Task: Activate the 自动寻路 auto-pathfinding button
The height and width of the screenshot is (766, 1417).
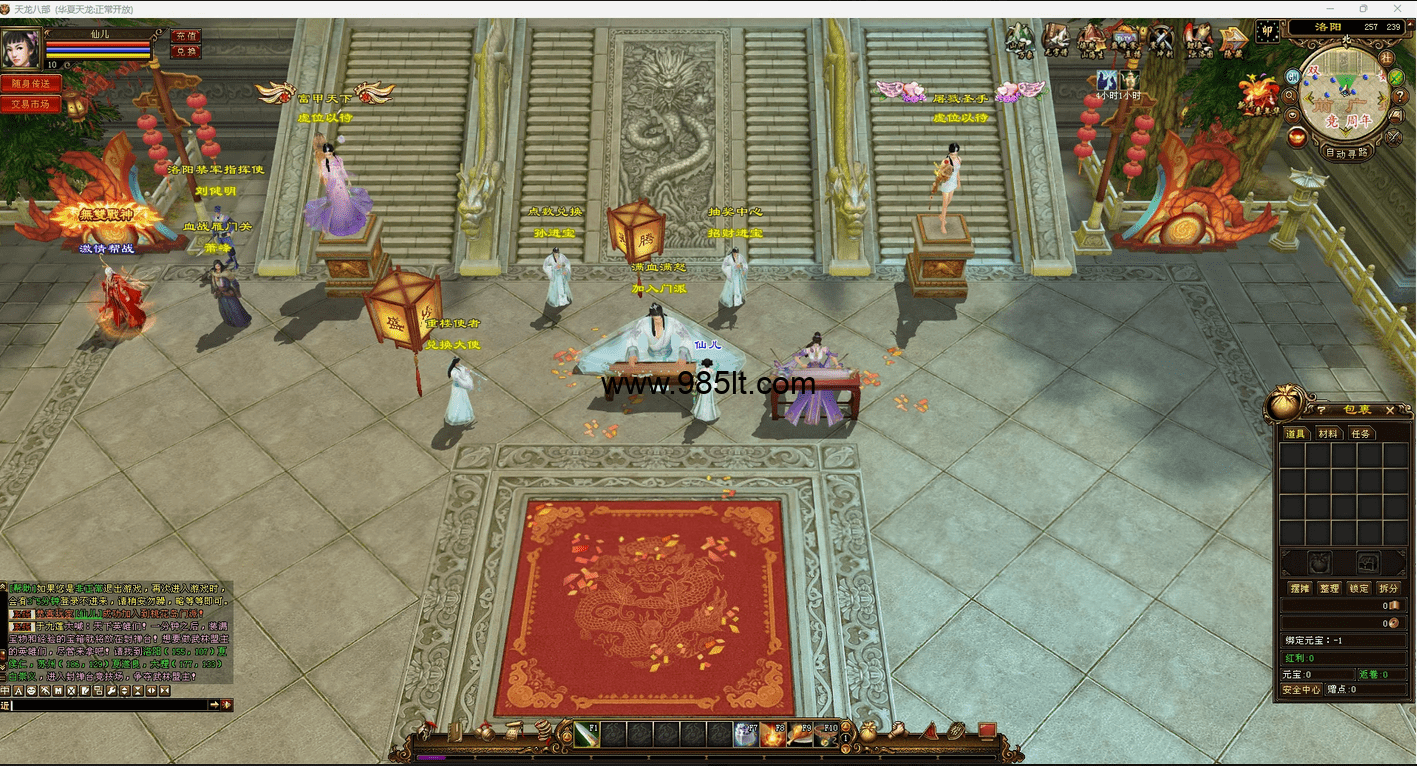Action: coord(1347,153)
